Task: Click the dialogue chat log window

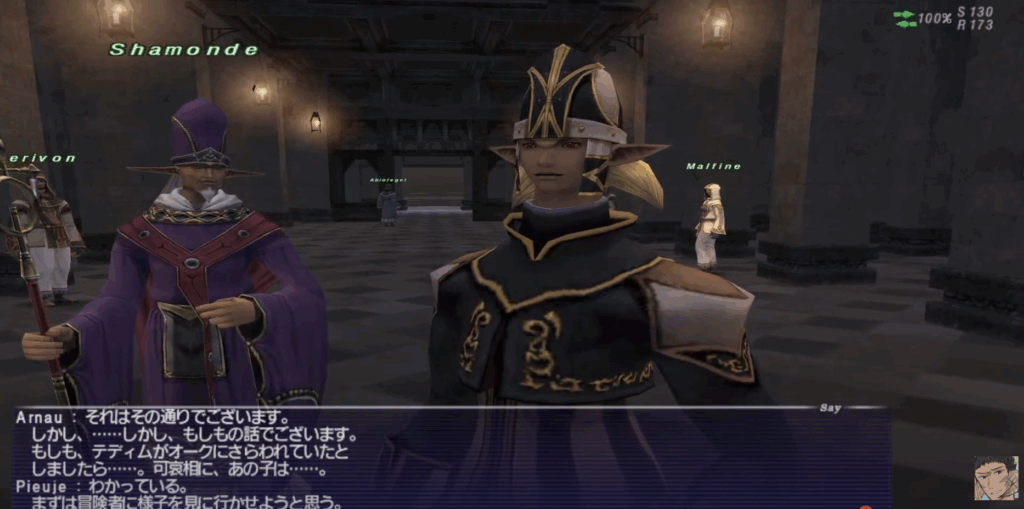Action: 450,458
